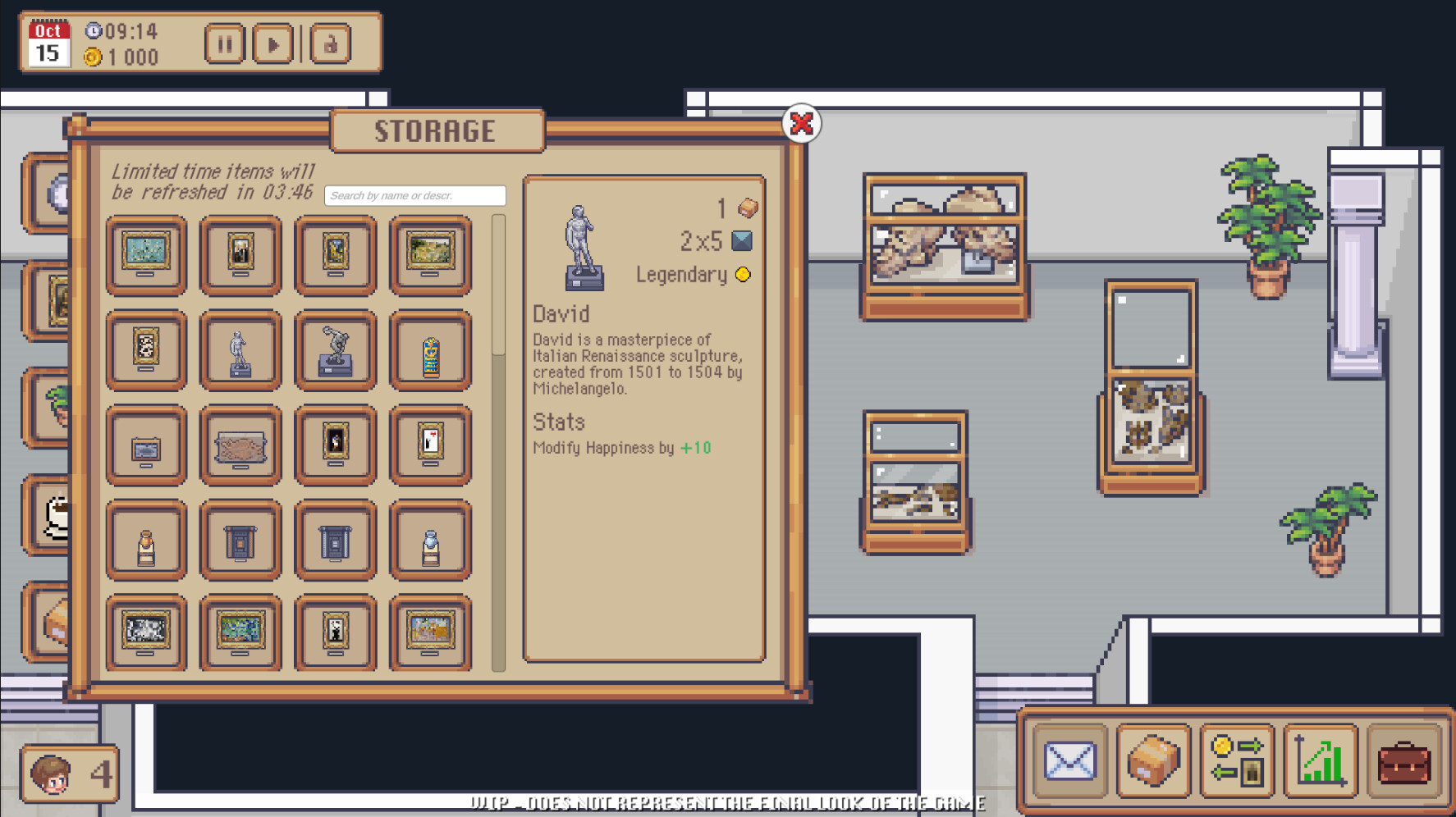Select the white vase item thumbnail
Screen dimensions: 1456x817
click(430, 541)
